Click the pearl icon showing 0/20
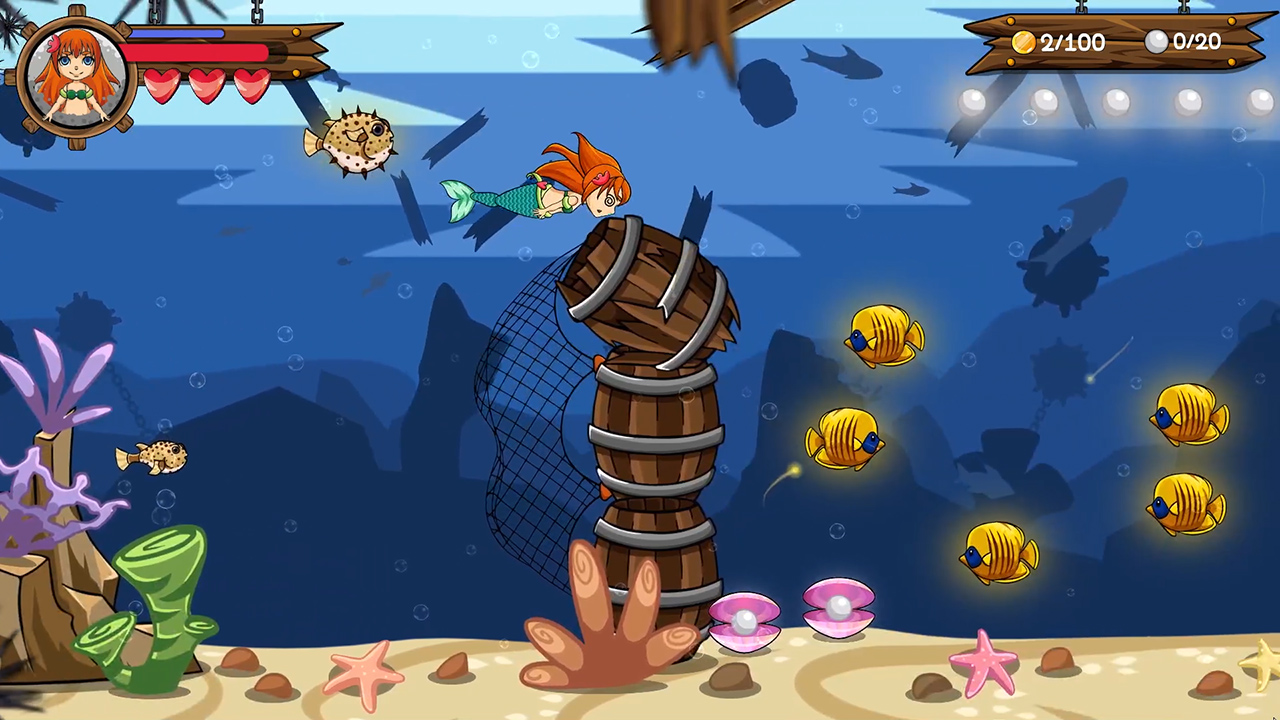This screenshot has width=1280, height=720. [1157, 42]
